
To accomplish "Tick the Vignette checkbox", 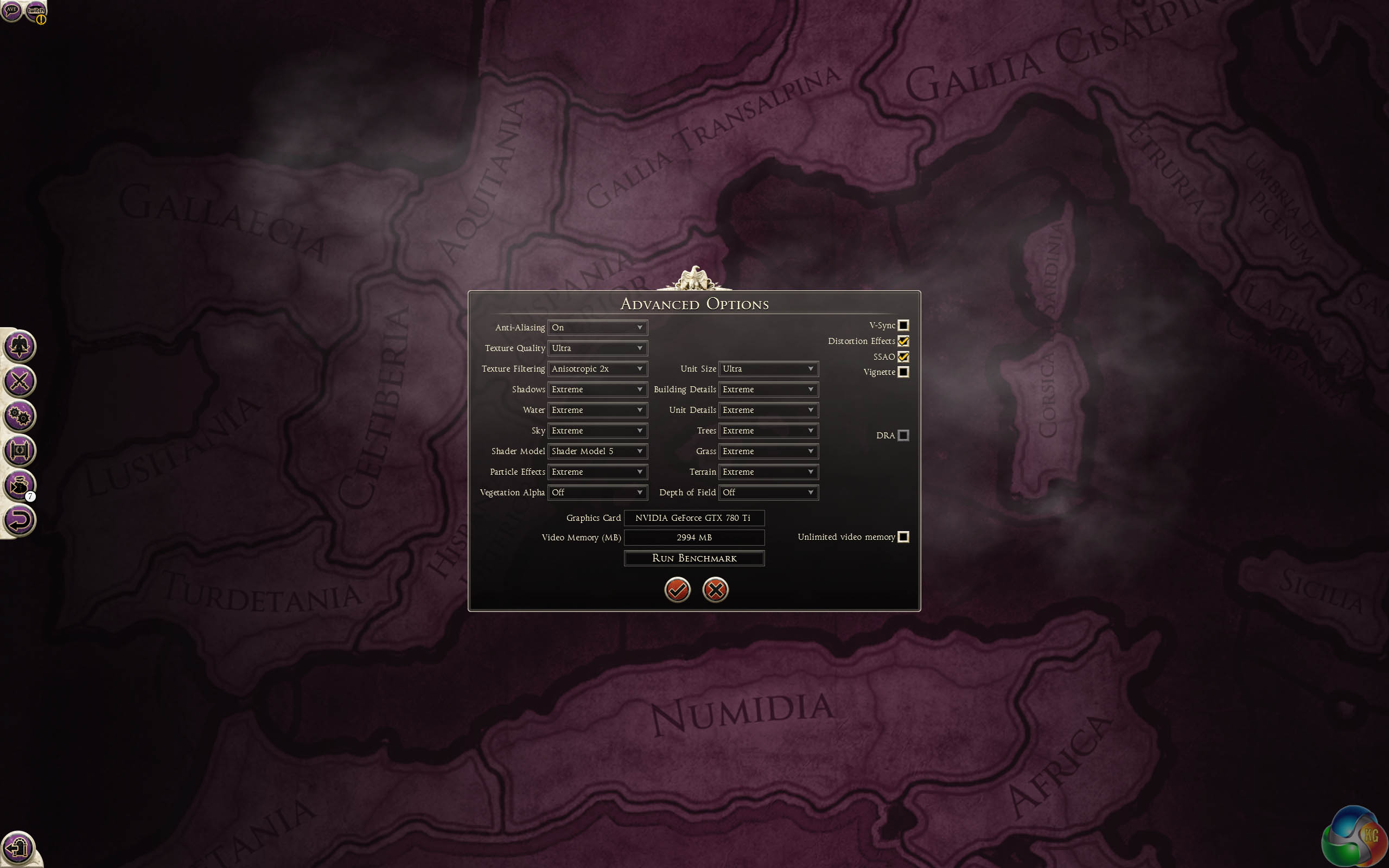I will point(903,372).
